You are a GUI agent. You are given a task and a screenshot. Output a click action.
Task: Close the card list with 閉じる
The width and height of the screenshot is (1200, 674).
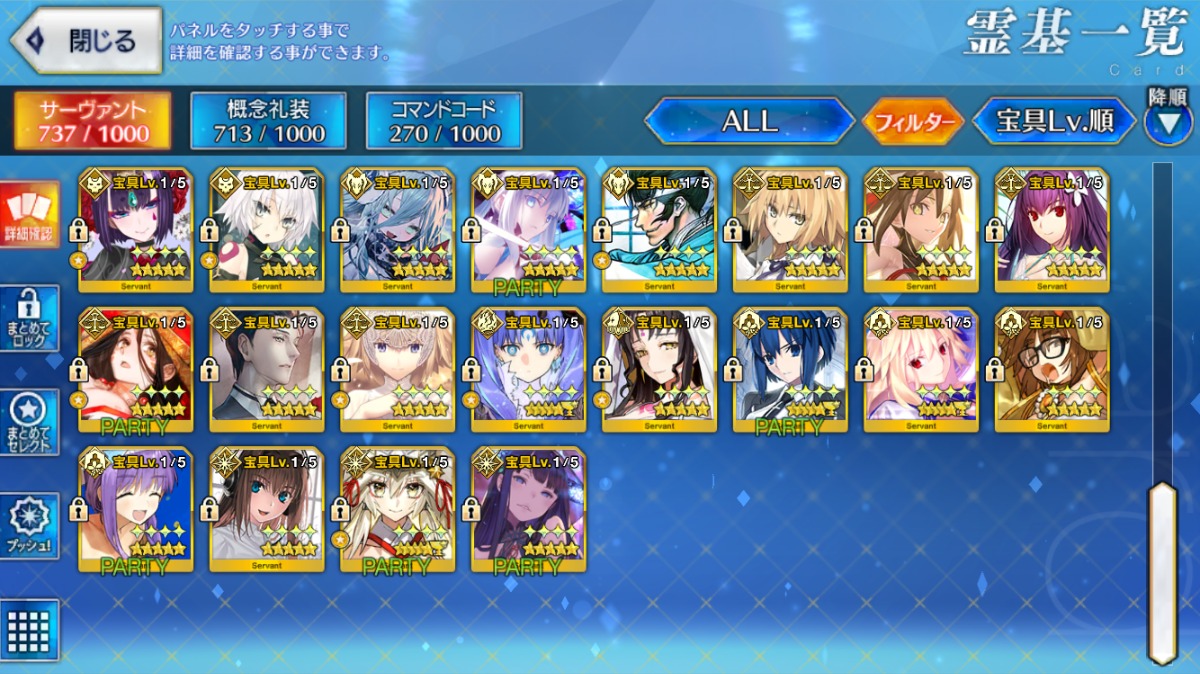pos(86,41)
